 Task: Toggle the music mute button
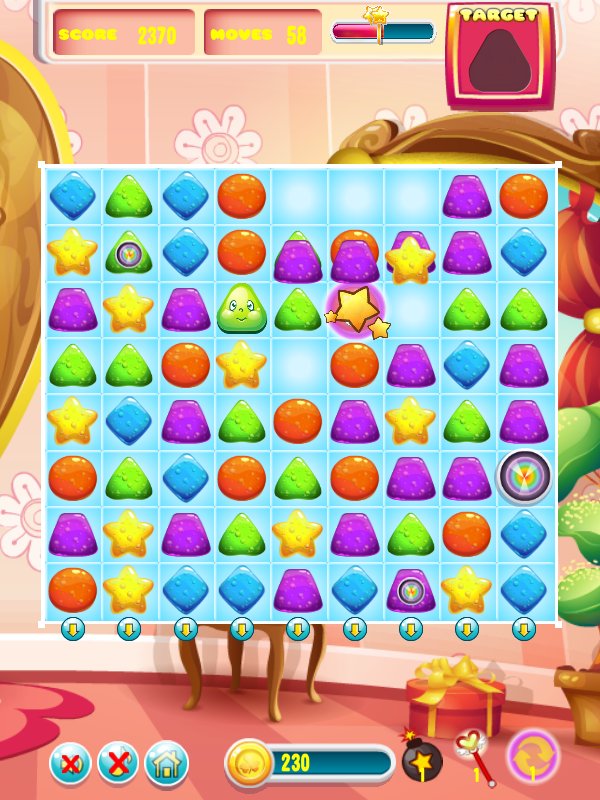click(x=118, y=764)
